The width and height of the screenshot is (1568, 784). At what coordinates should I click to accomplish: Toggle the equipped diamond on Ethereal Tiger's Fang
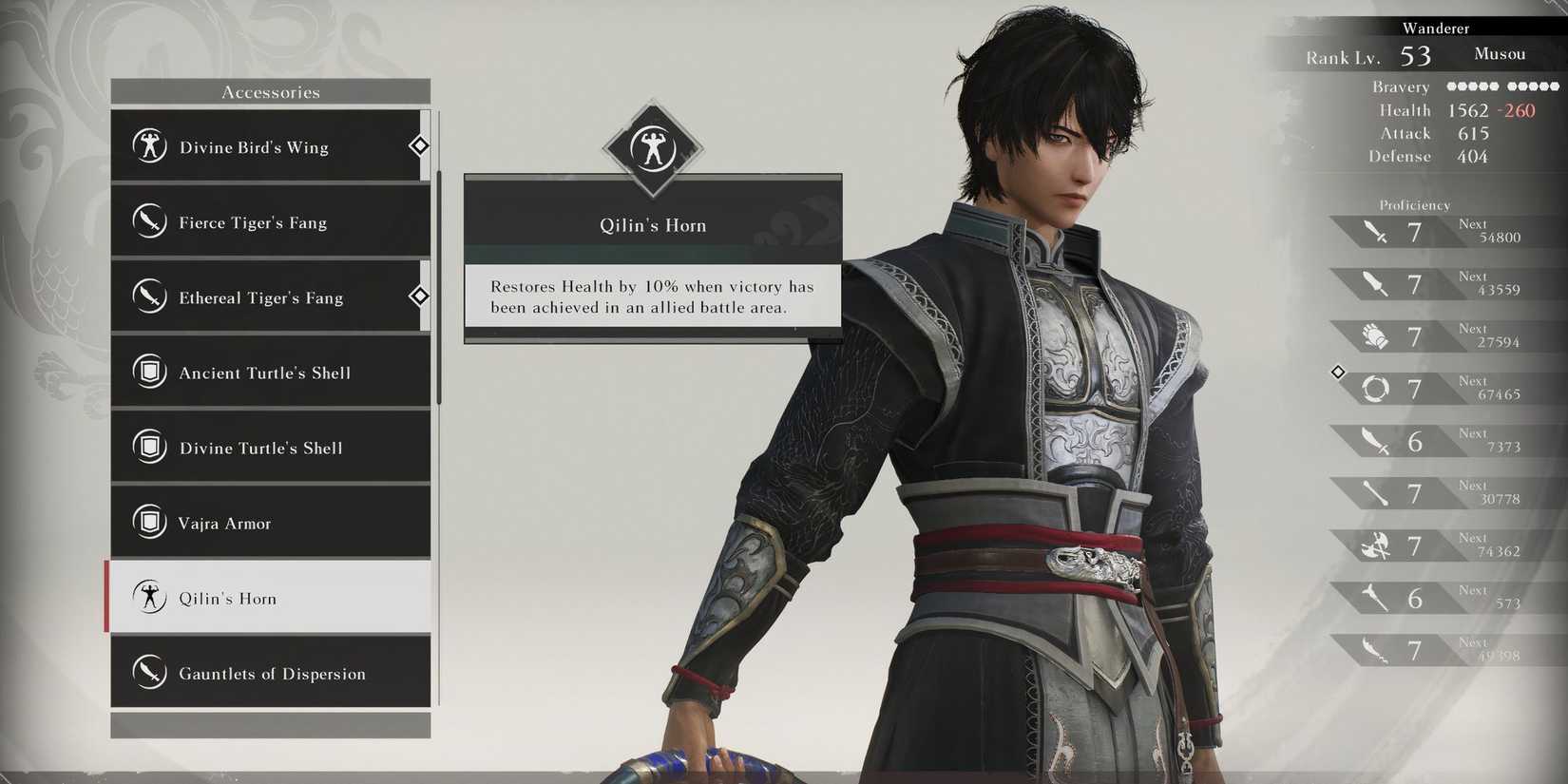point(419,296)
